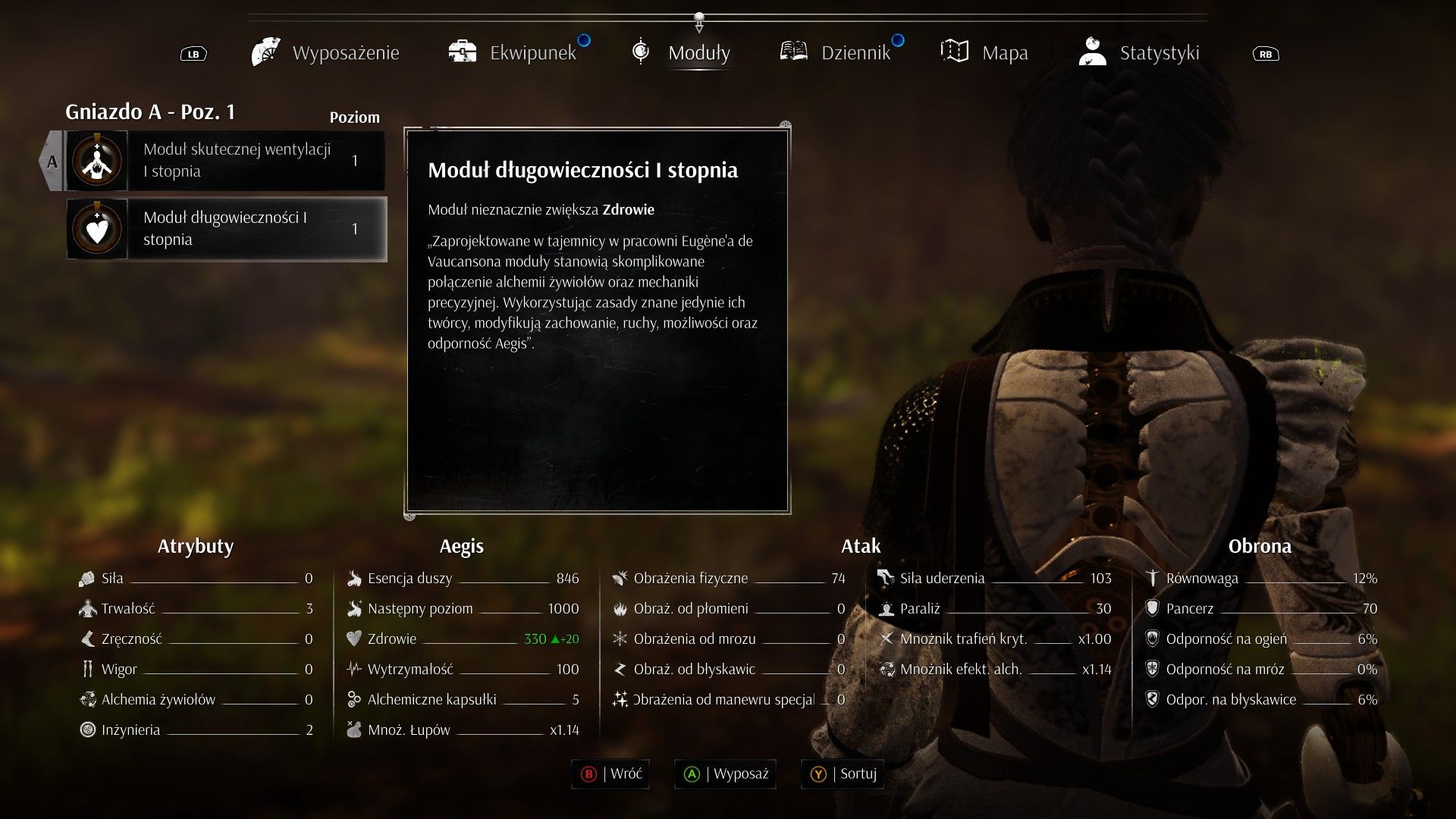
Task: Equip the module with Wyposaż
Action: coord(726,774)
